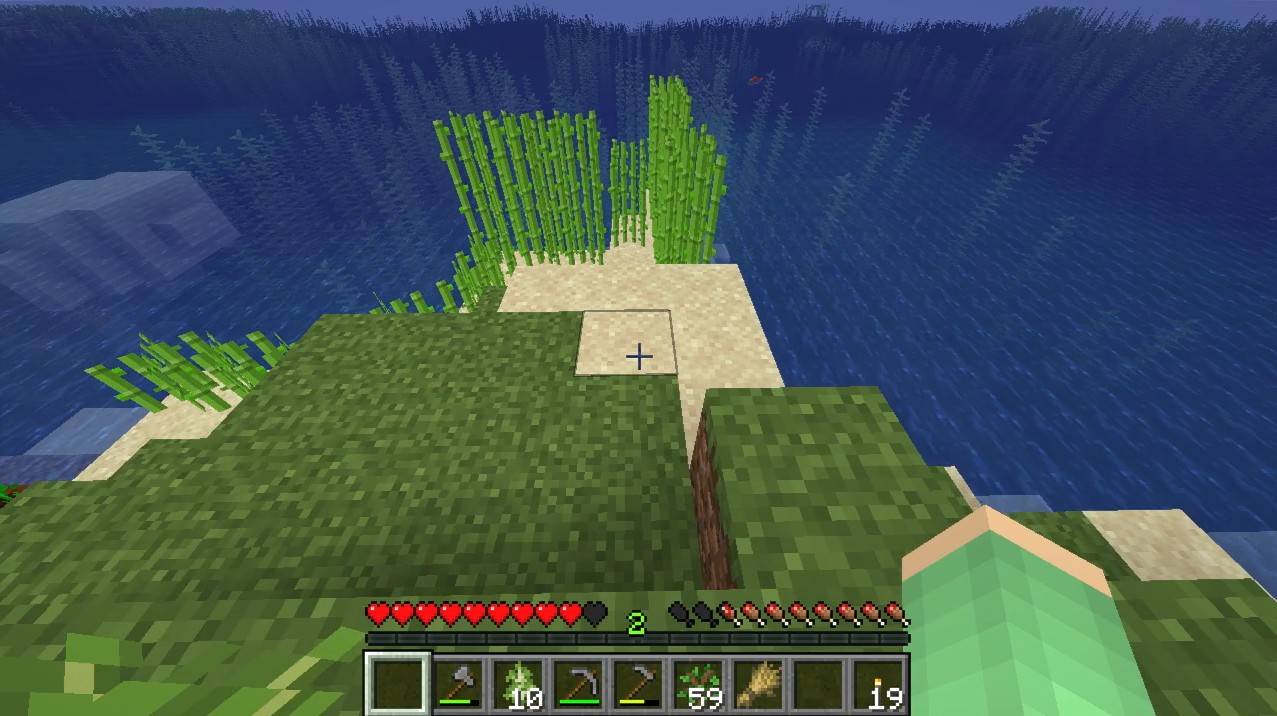Choose the stone pickaxe slot
1277x716 pixels.
577,685
